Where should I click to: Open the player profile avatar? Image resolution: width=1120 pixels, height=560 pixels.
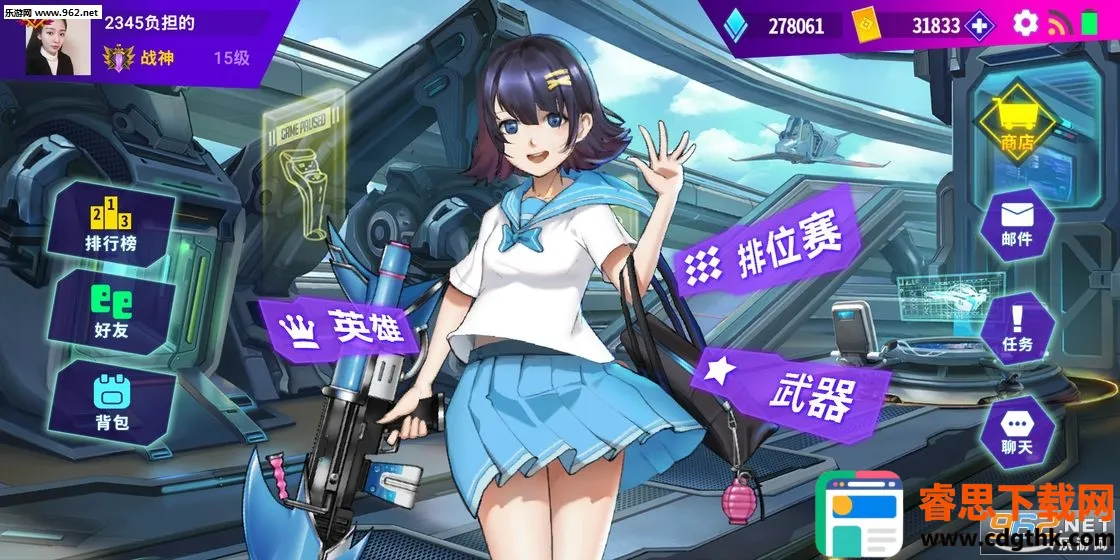(52, 42)
